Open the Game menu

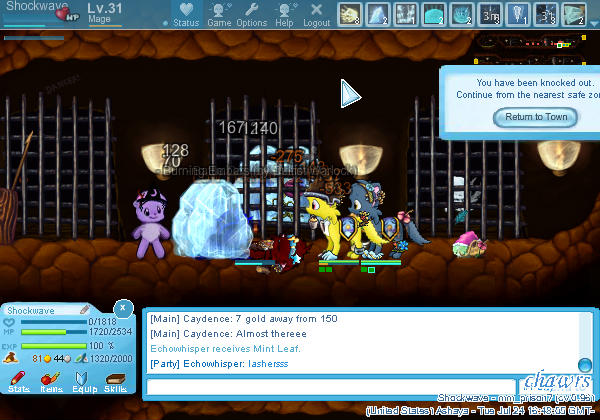[x=219, y=15]
